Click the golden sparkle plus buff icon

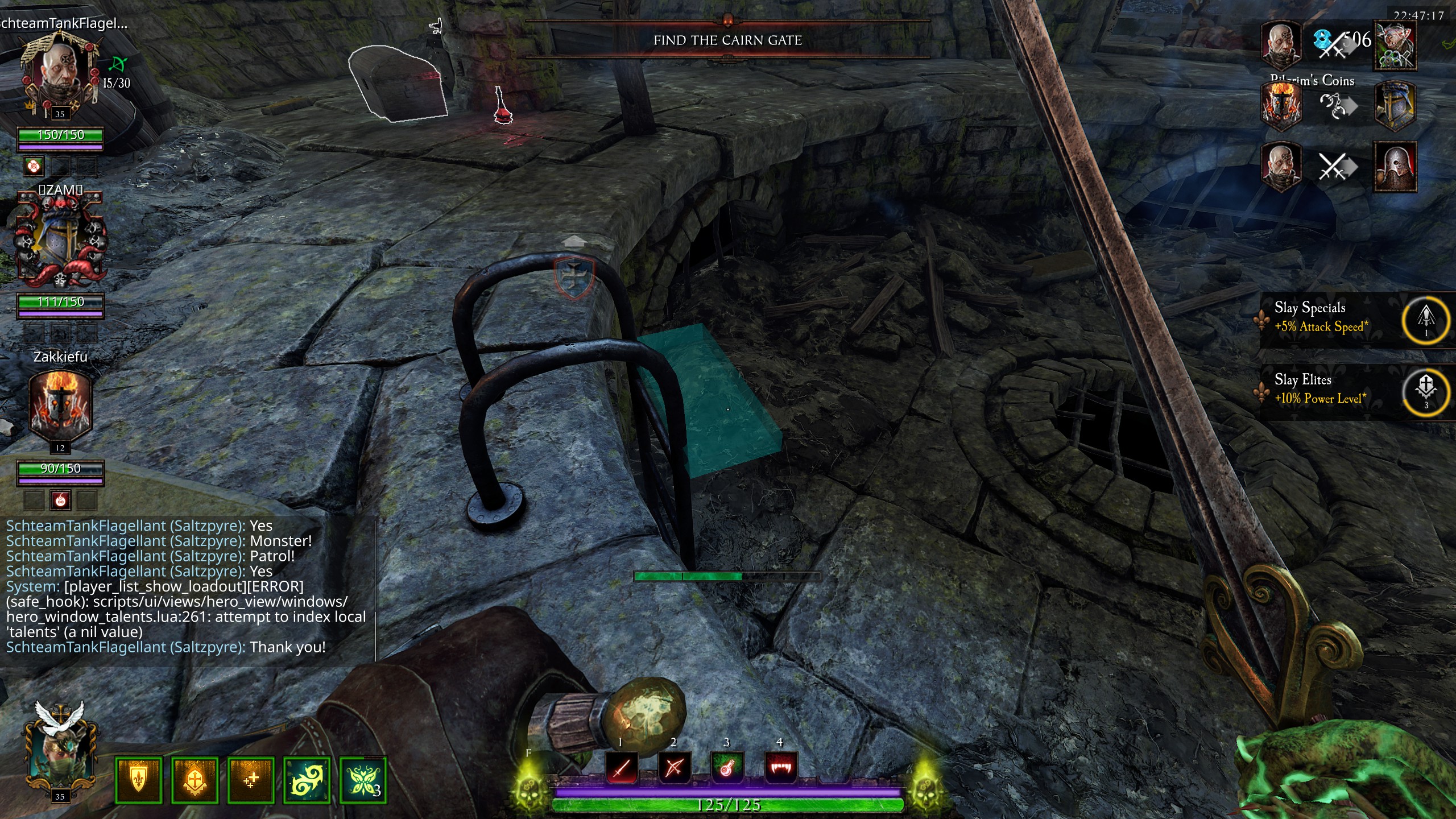point(251,780)
